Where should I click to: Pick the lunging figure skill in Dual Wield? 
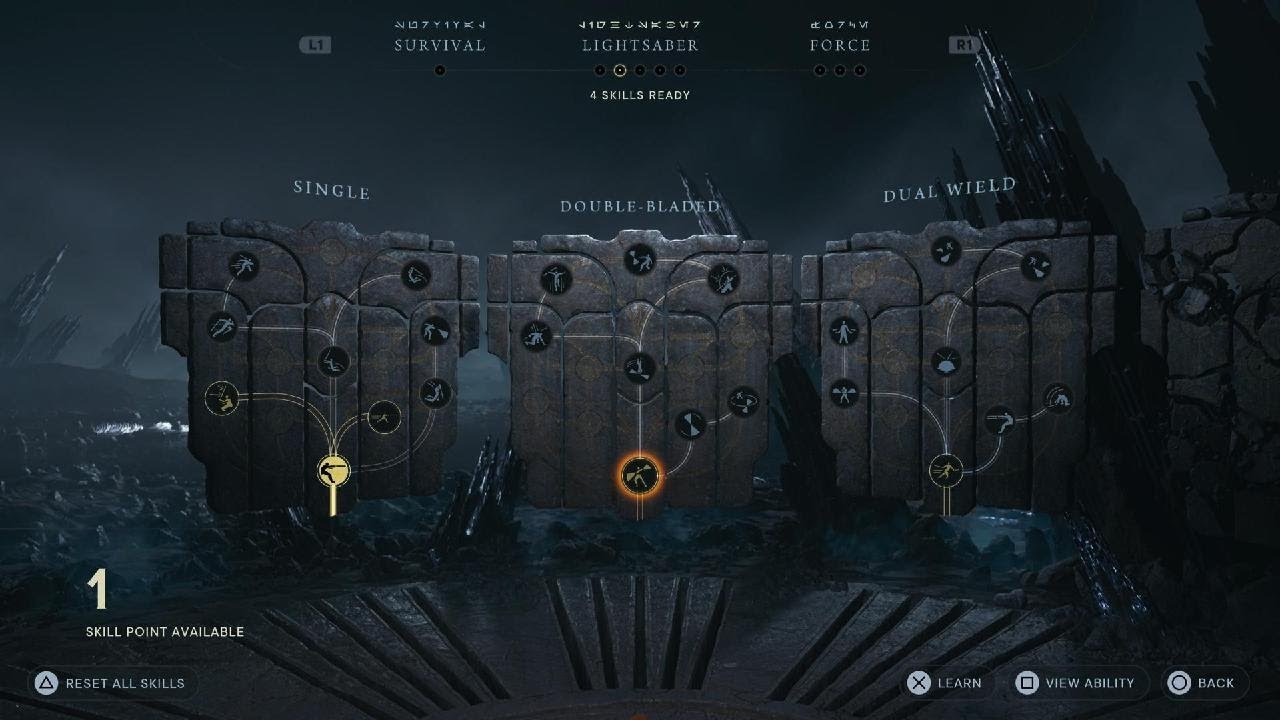tap(1000, 421)
